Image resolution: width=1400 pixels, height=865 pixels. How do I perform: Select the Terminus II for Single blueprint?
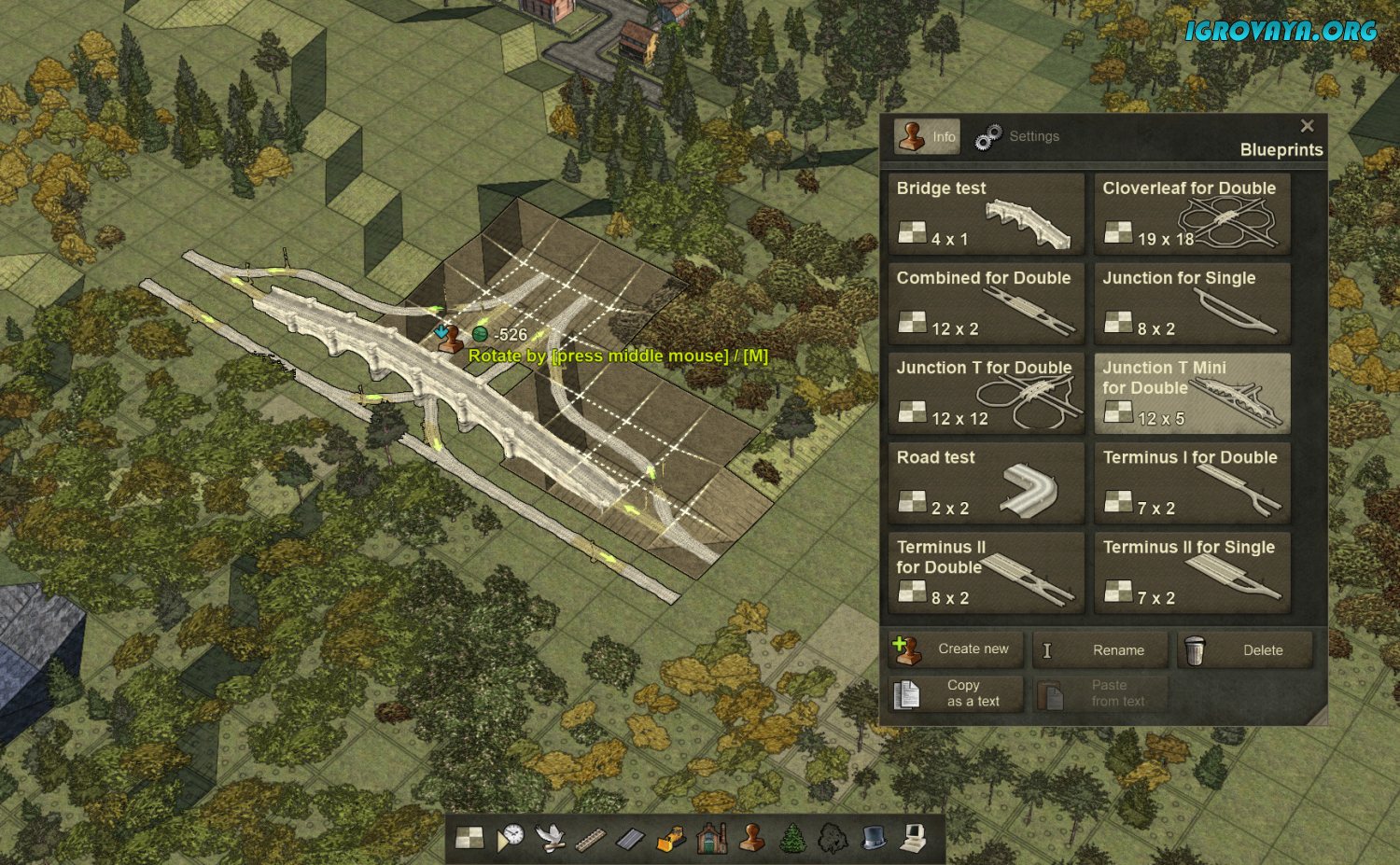pos(1192,573)
